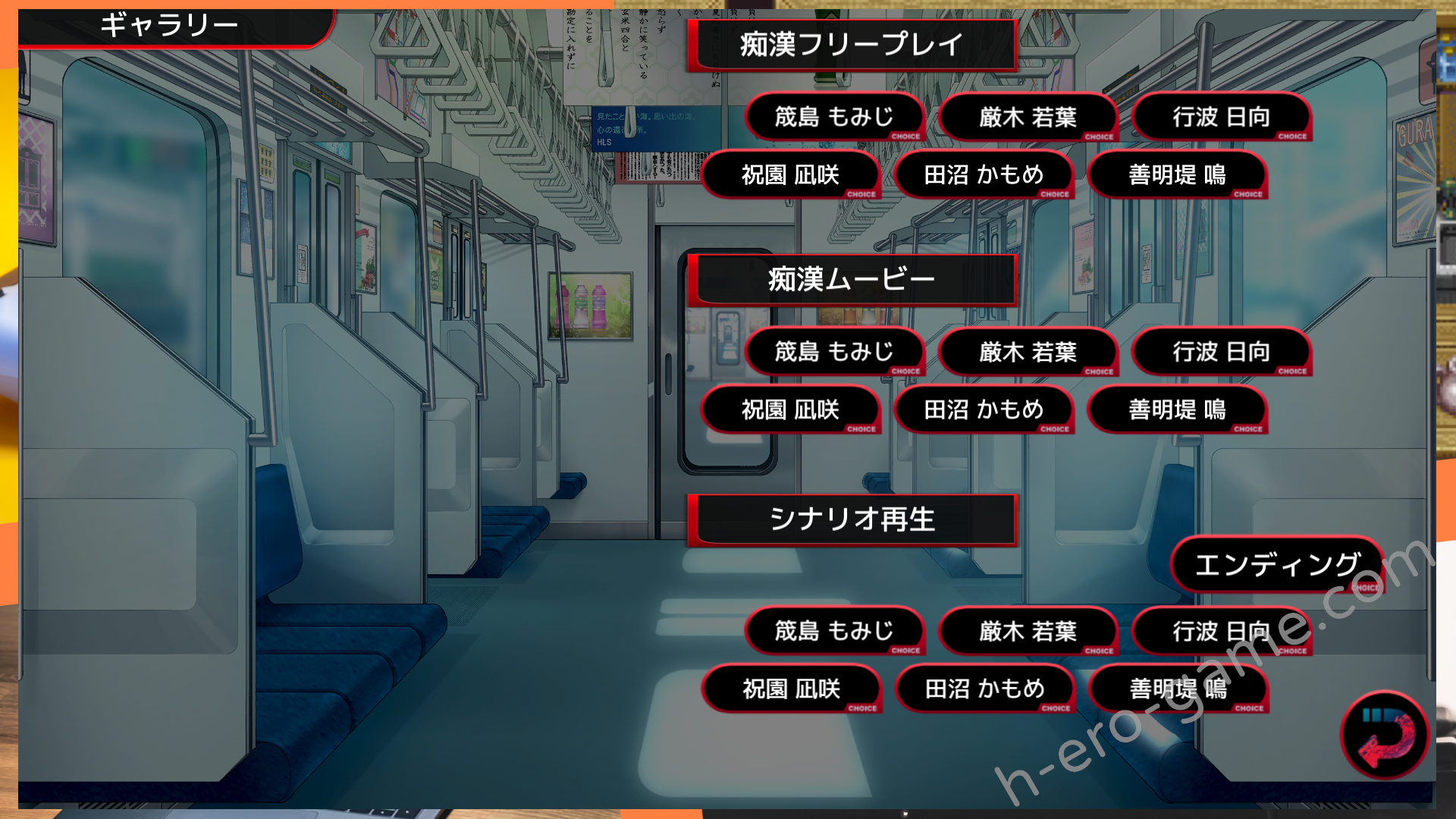Pick 祝園 凪咲 in シナリオ再生 list
Viewport: 1456px width, 819px height.
pos(791,689)
